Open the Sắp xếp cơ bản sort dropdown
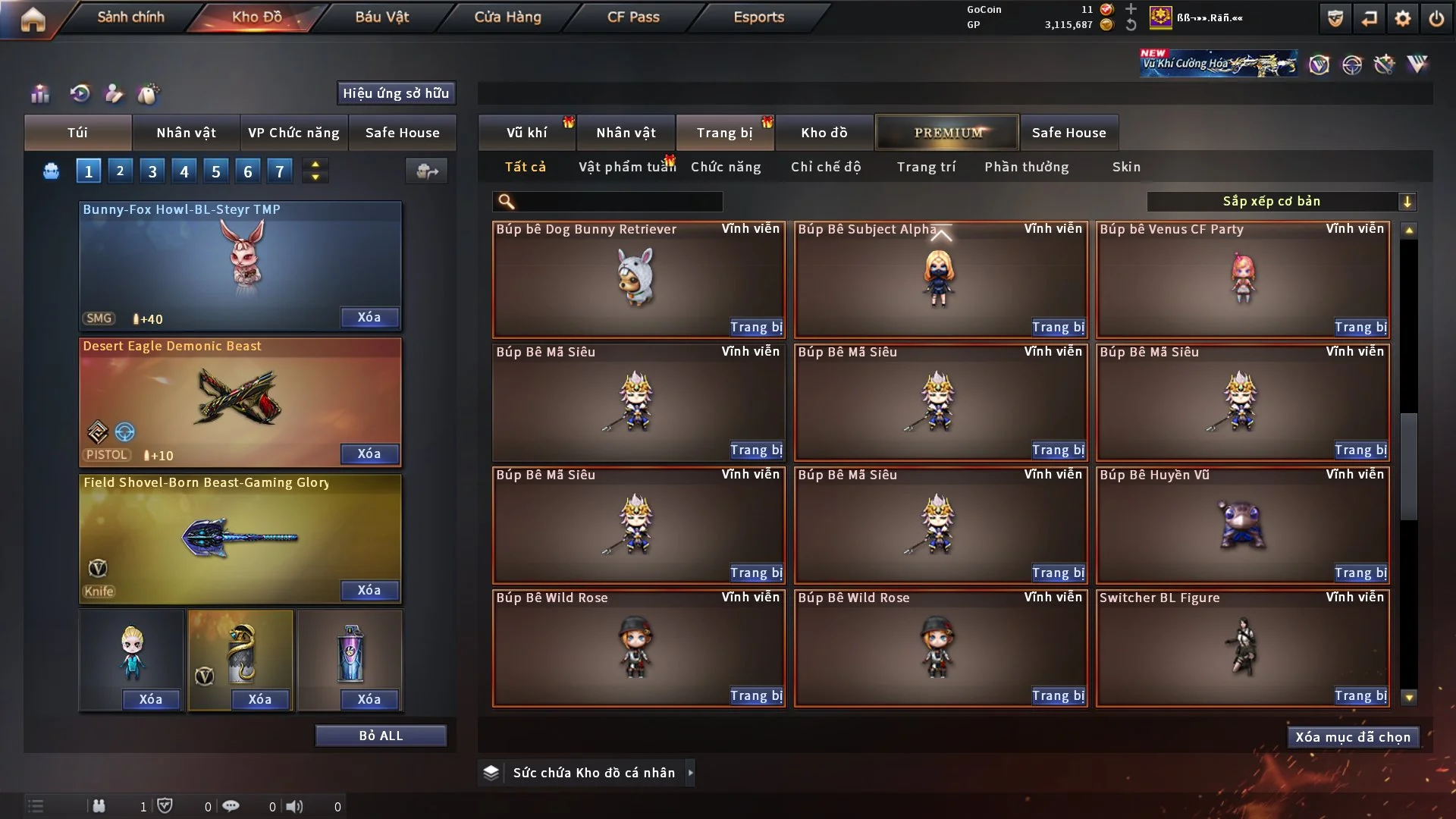 (1281, 201)
